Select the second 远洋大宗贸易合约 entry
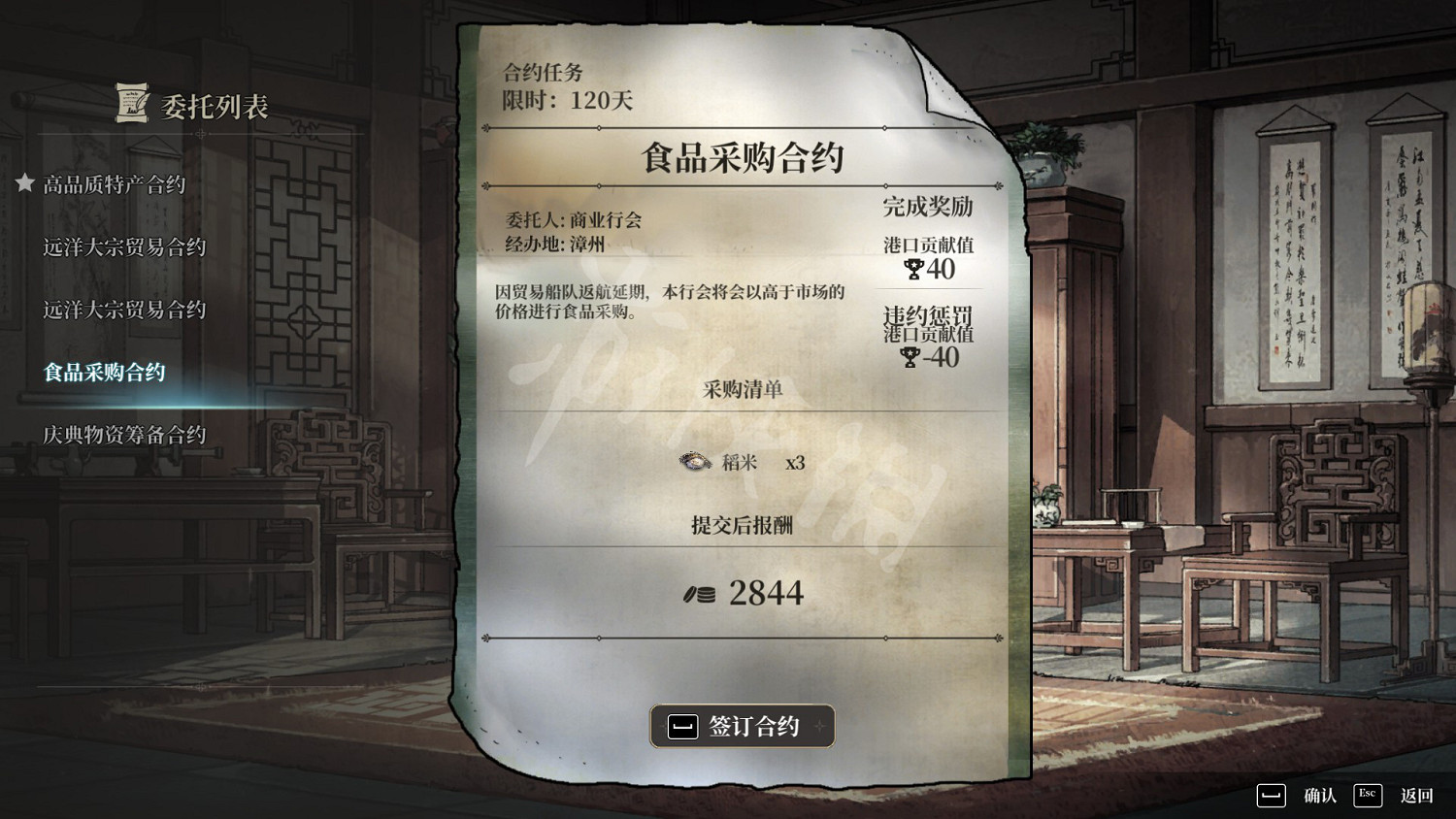Screen dimensions: 1456x819 tap(122, 310)
